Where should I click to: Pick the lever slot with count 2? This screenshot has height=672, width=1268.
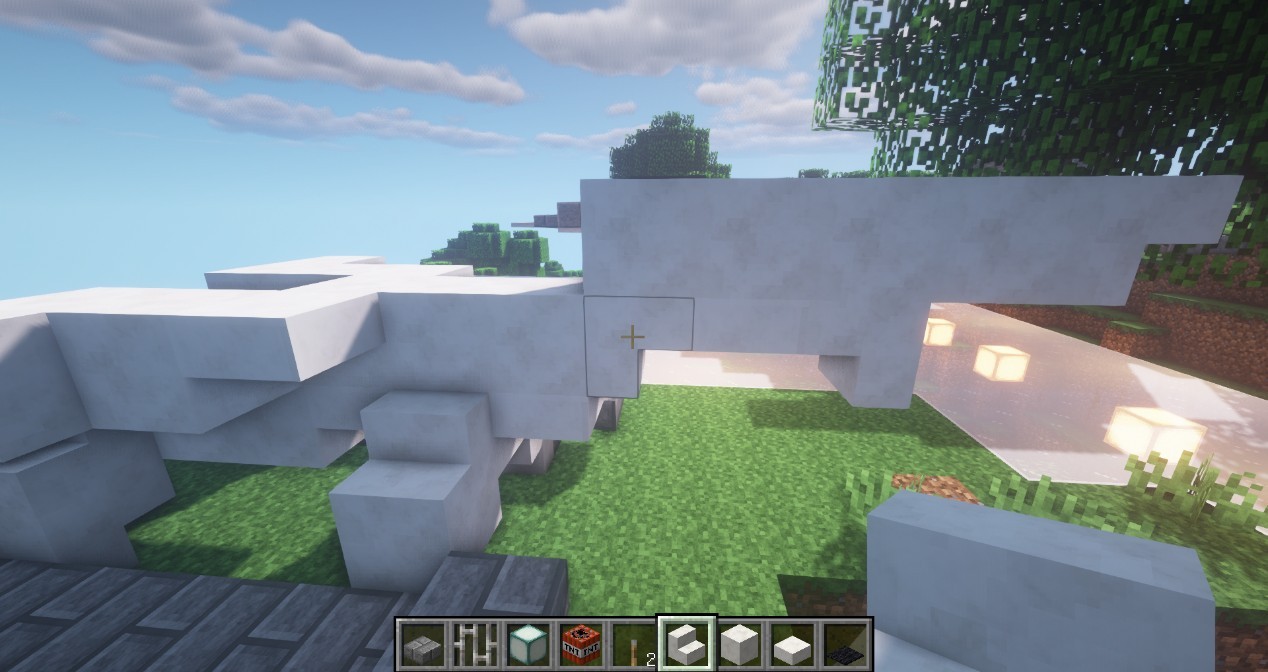point(632,643)
